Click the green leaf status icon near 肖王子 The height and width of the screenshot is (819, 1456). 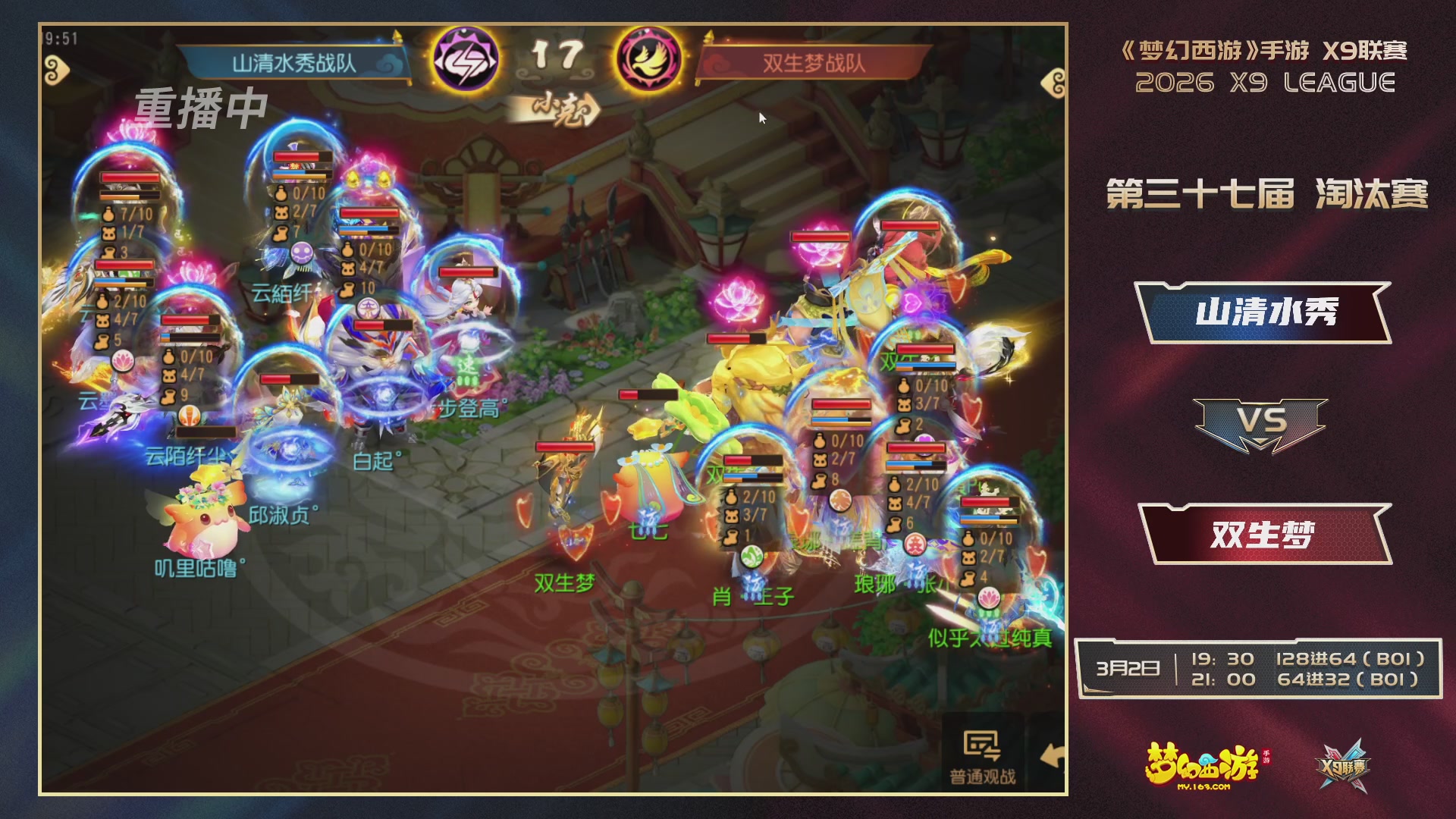[x=752, y=556]
